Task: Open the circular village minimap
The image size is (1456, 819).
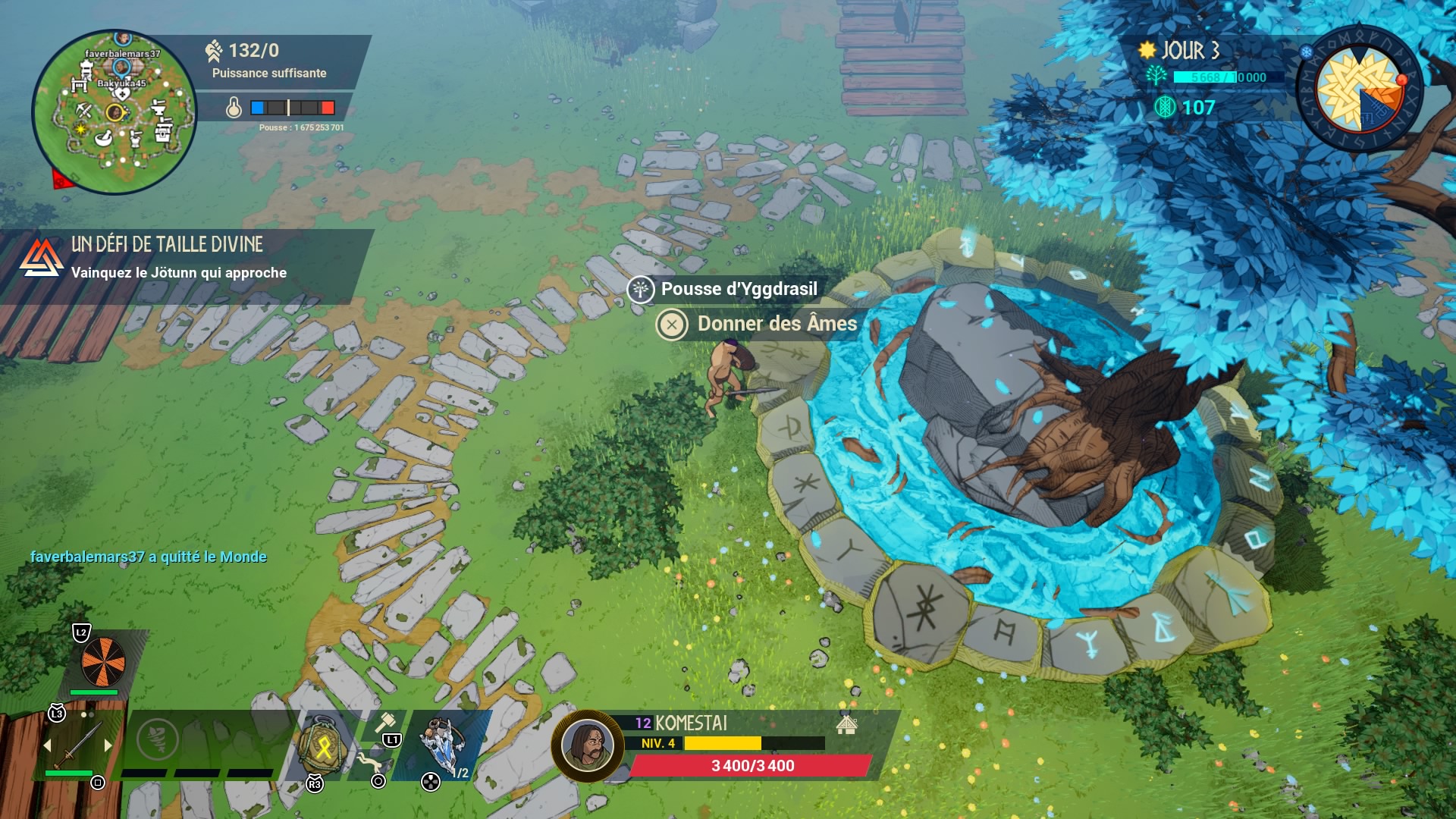Action: click(x=114, y=111)
